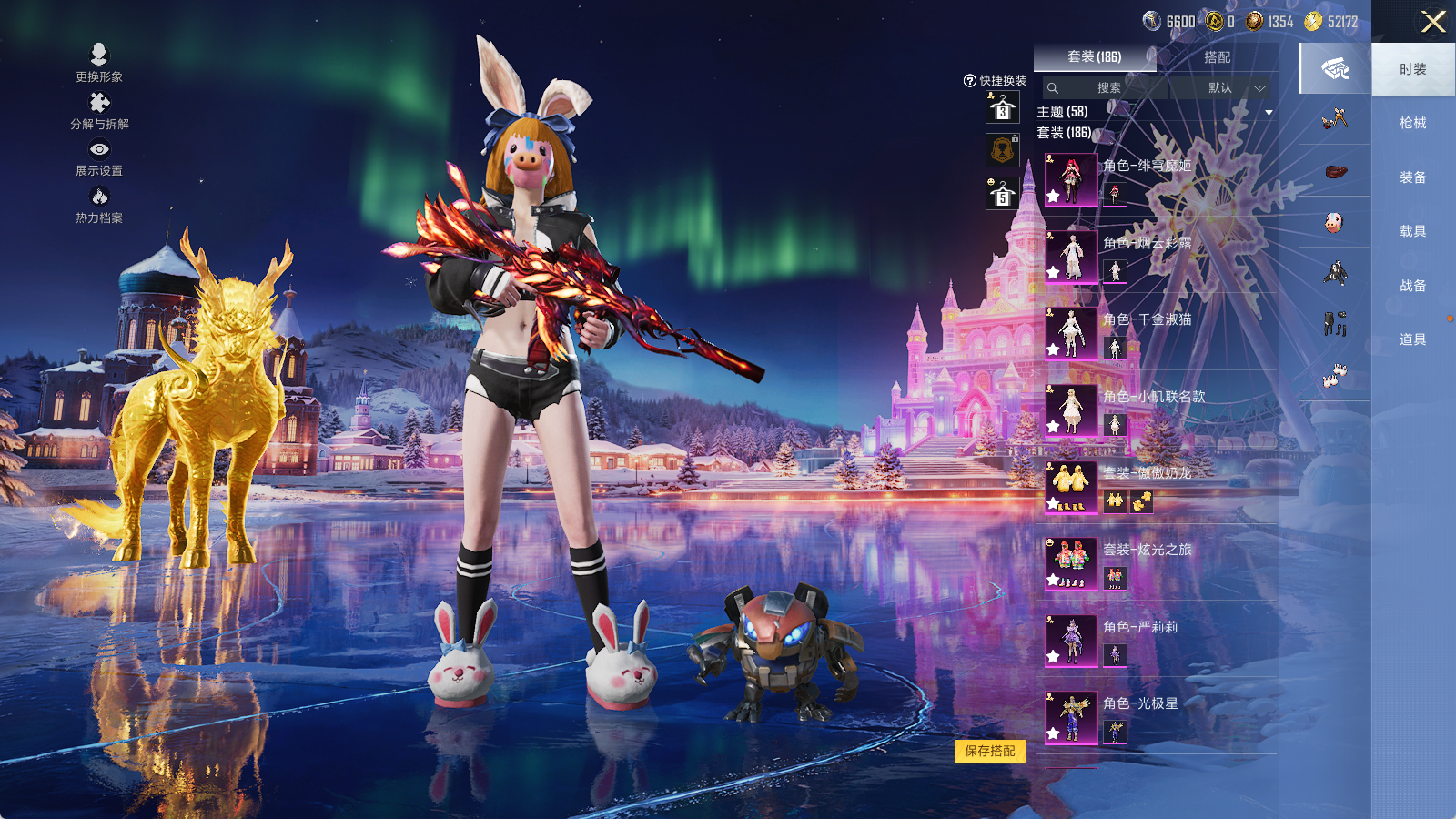Expand the 主题 (58) section
This screenshot has width=1456, height=819.
(1269, 113)
